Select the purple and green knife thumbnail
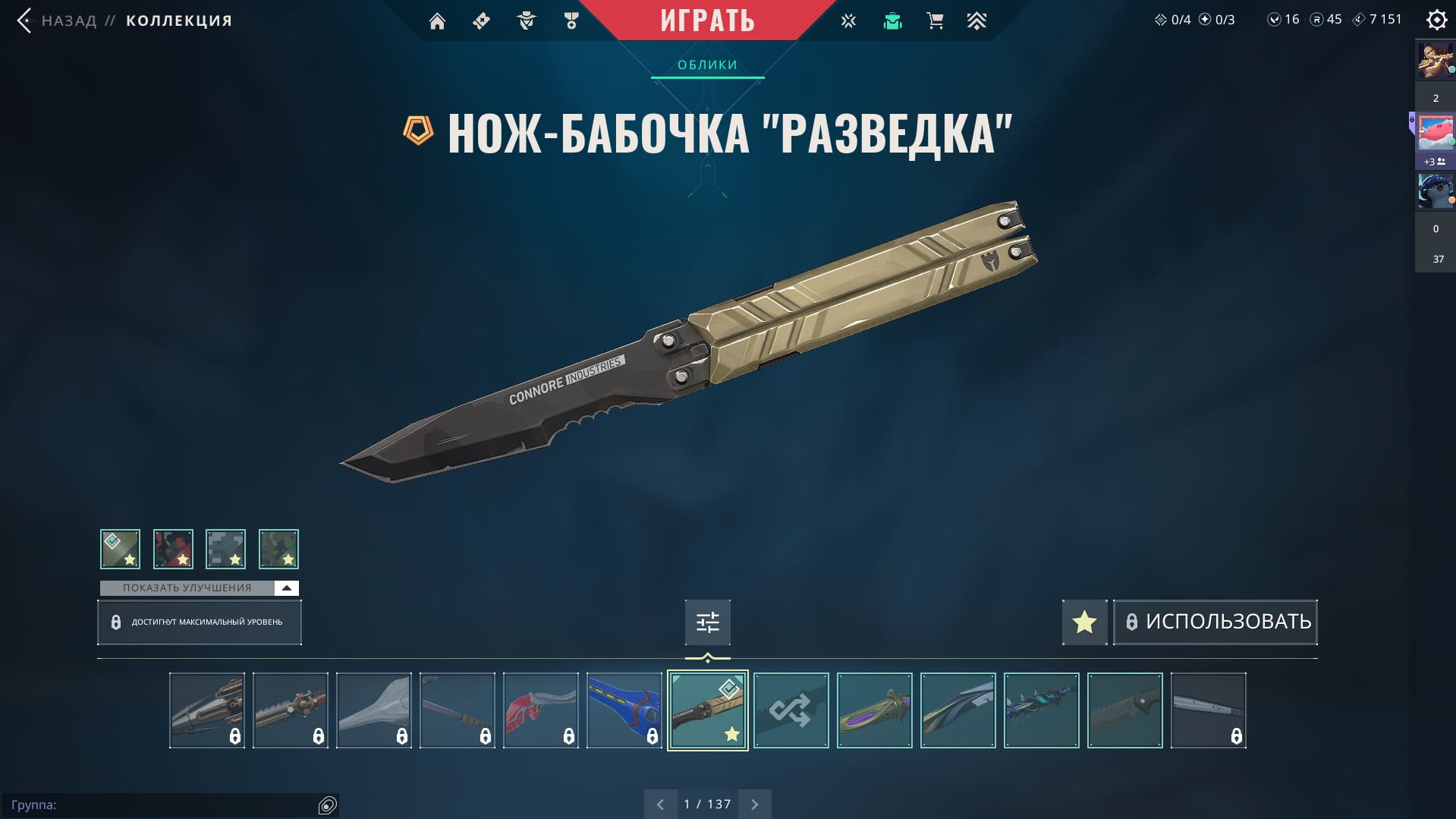The height and width of the screenshot is (819, 1456). coord(874,710)
